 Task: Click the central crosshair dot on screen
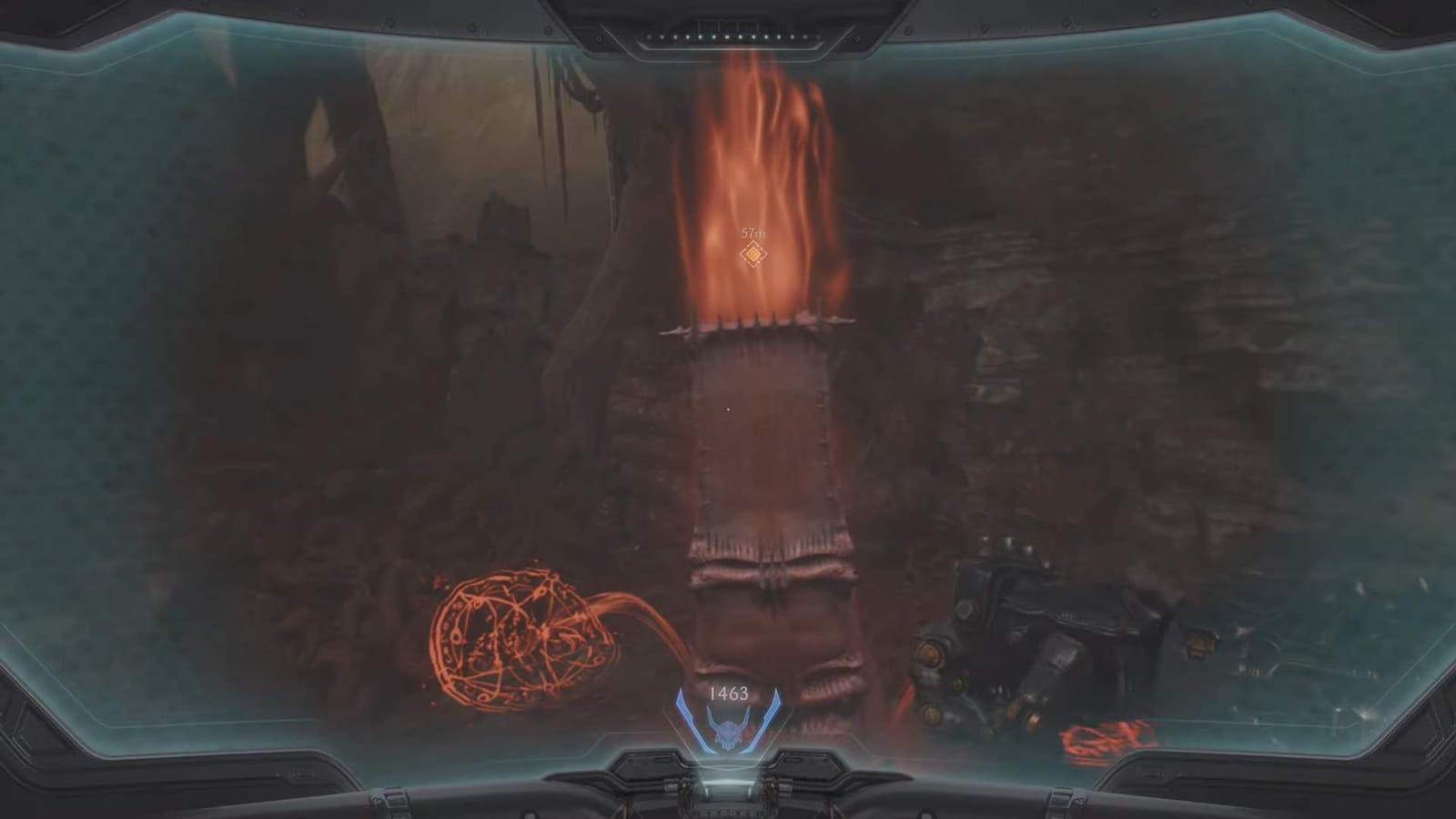728,409
